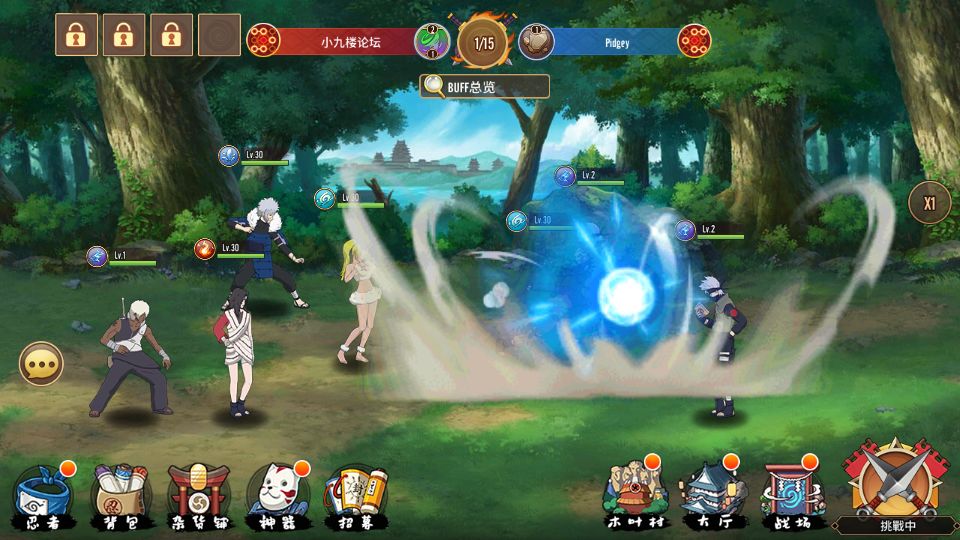Select the swirl skill slot beside the locks

point(219,35)
